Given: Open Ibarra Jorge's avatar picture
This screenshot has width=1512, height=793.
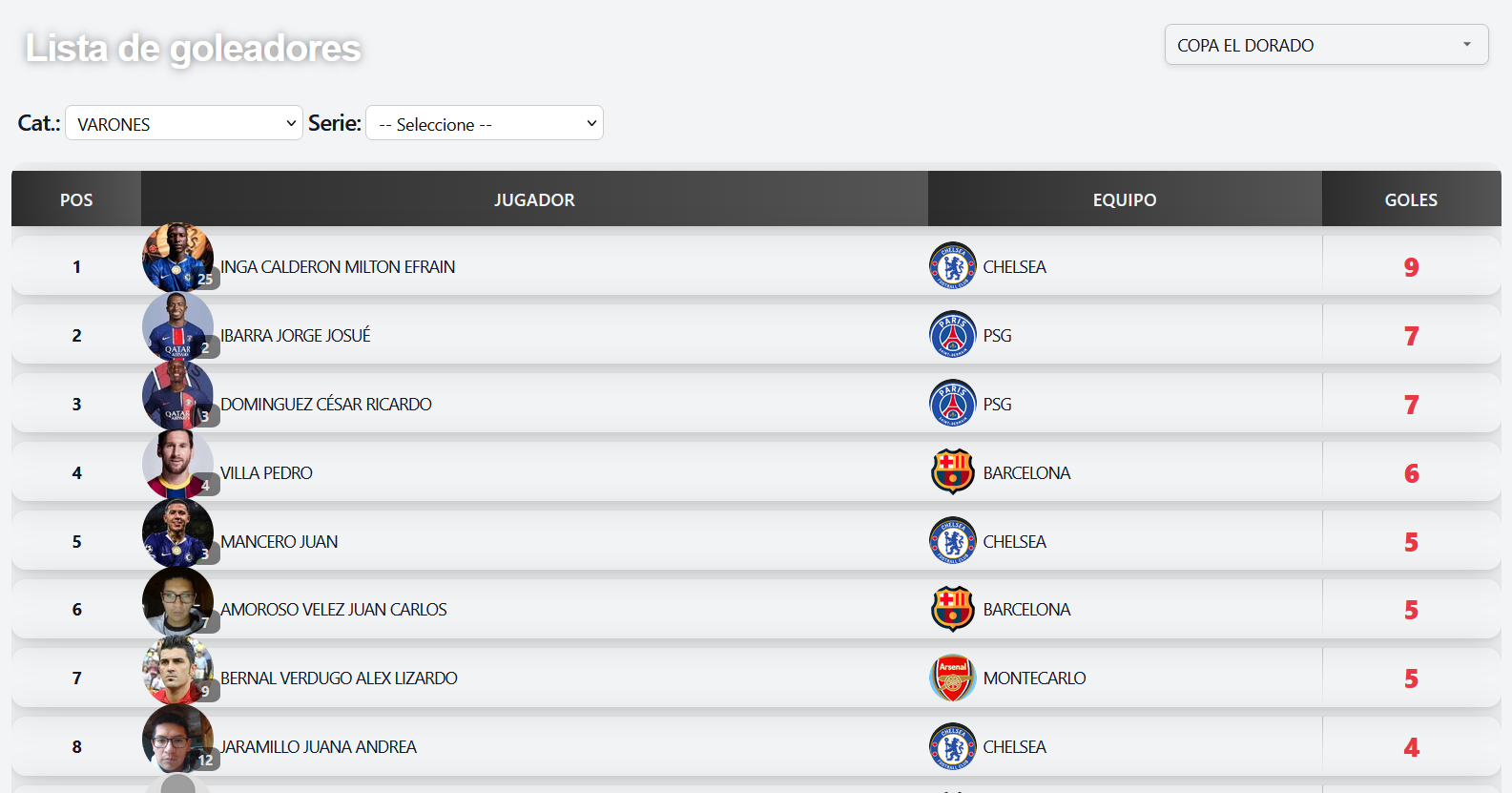Looking at the screenshot, I should (178, 327).
